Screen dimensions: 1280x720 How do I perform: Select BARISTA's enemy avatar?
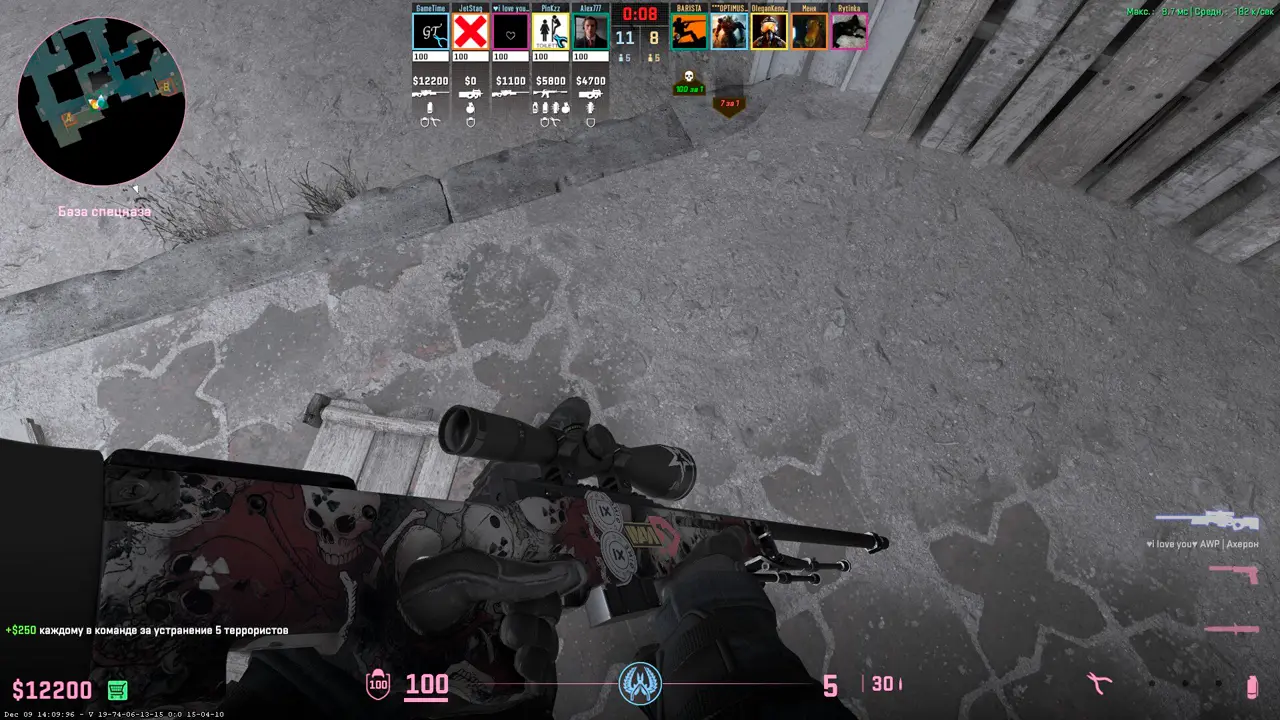pyautogui.click(x=689, y=31)
